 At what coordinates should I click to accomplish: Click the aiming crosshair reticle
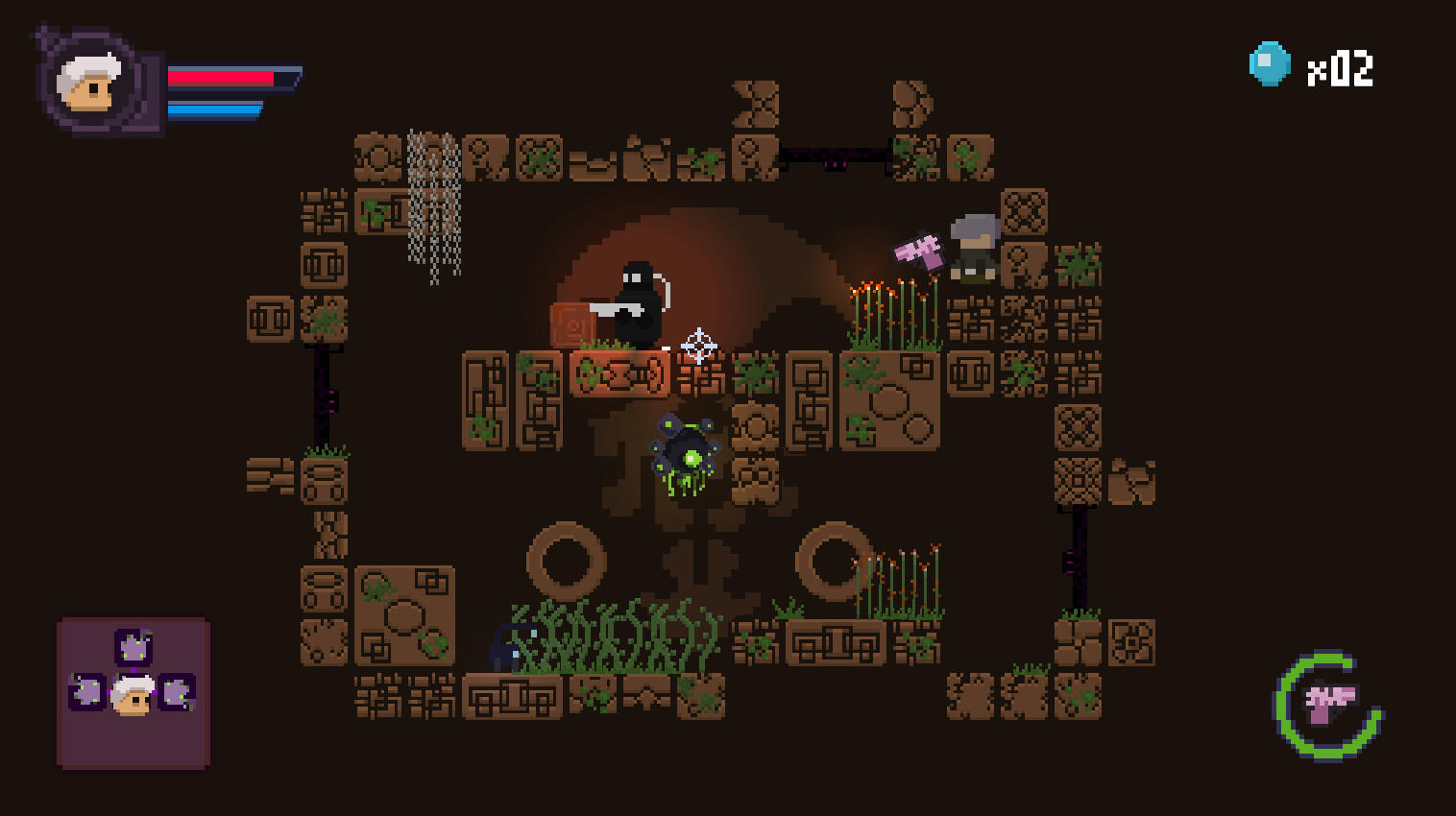(698, 346)
